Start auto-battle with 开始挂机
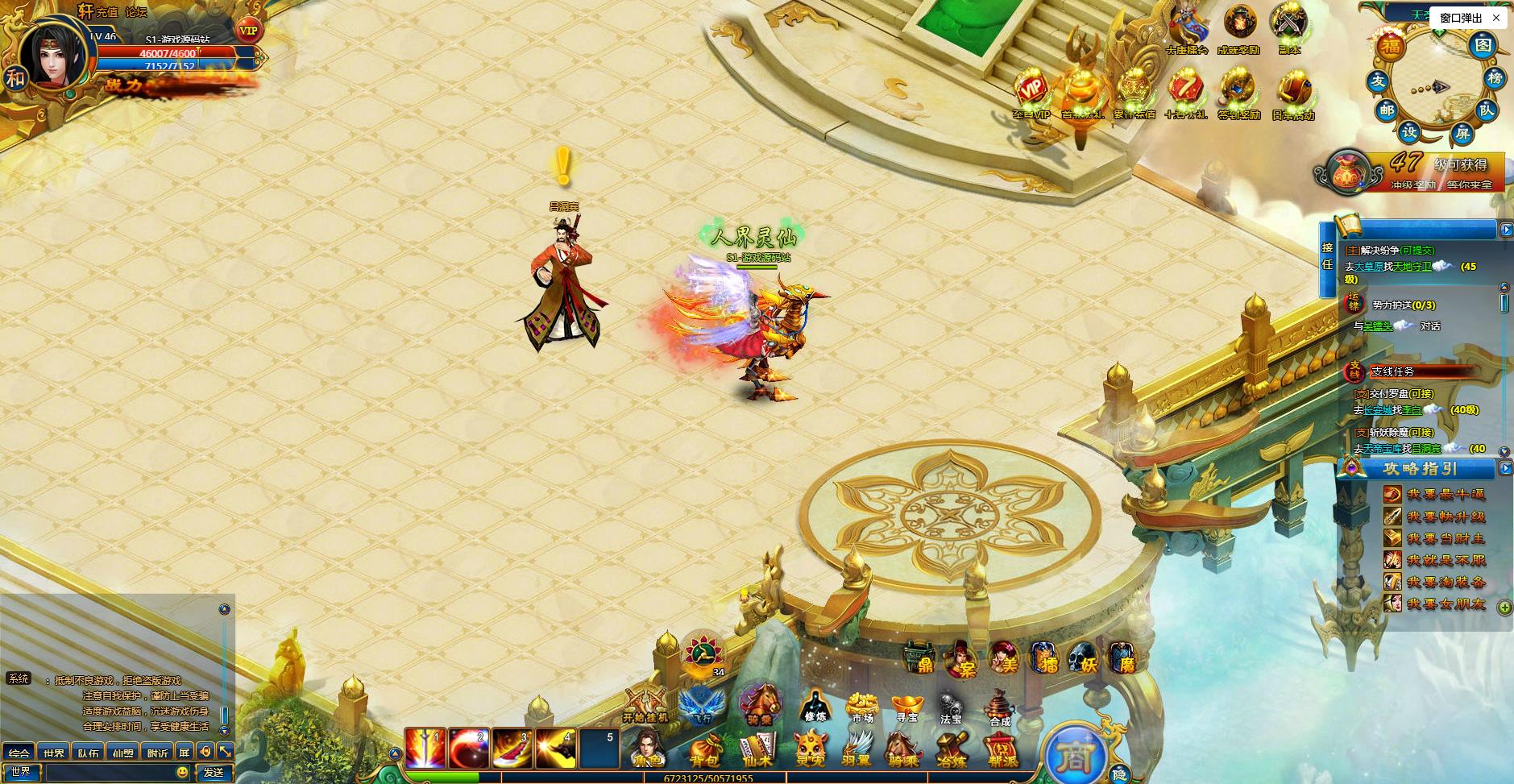The height and width of the screenshot is (784, 1514). coord(645,705)
